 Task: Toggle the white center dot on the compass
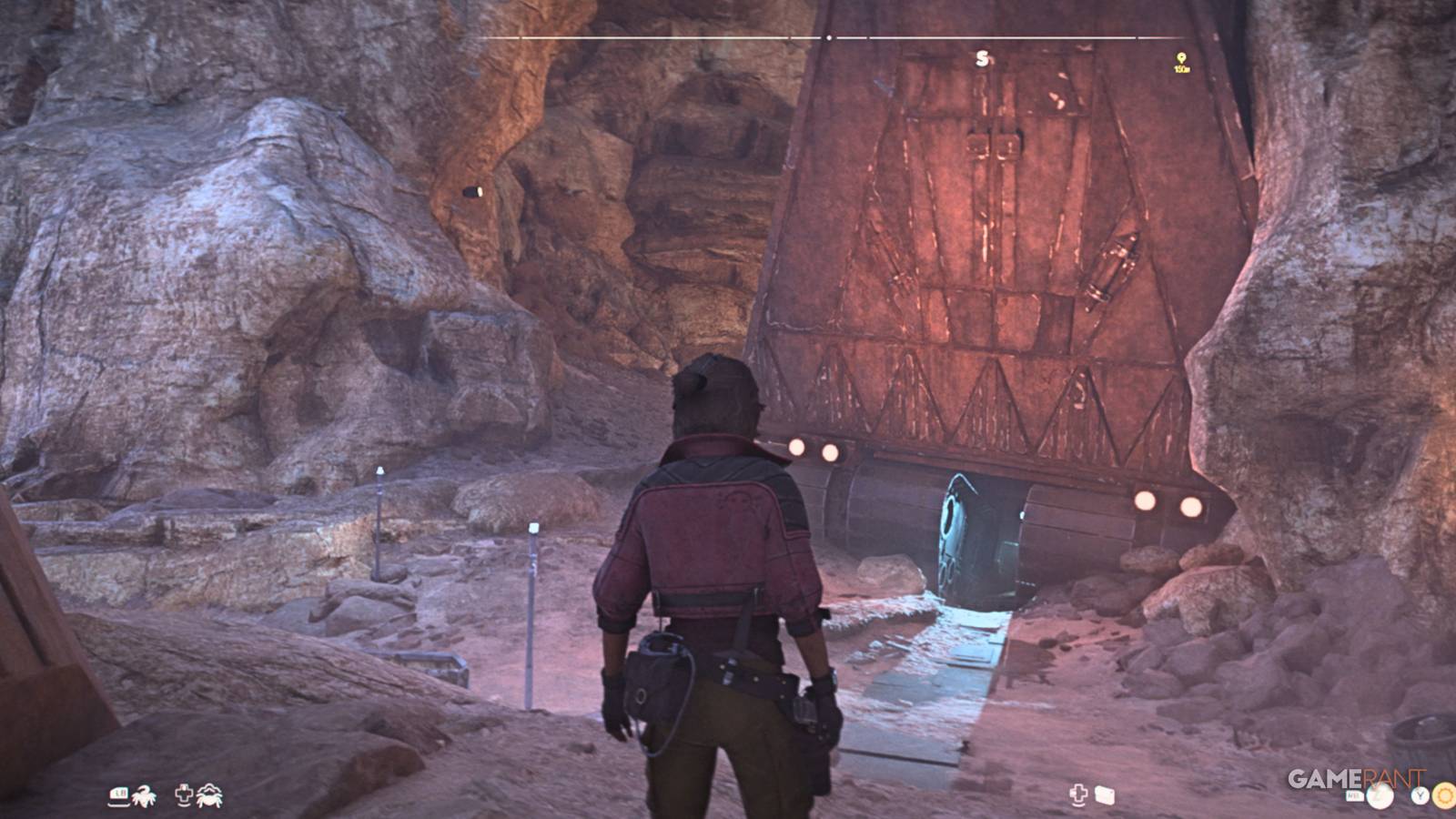click(829, 38)
